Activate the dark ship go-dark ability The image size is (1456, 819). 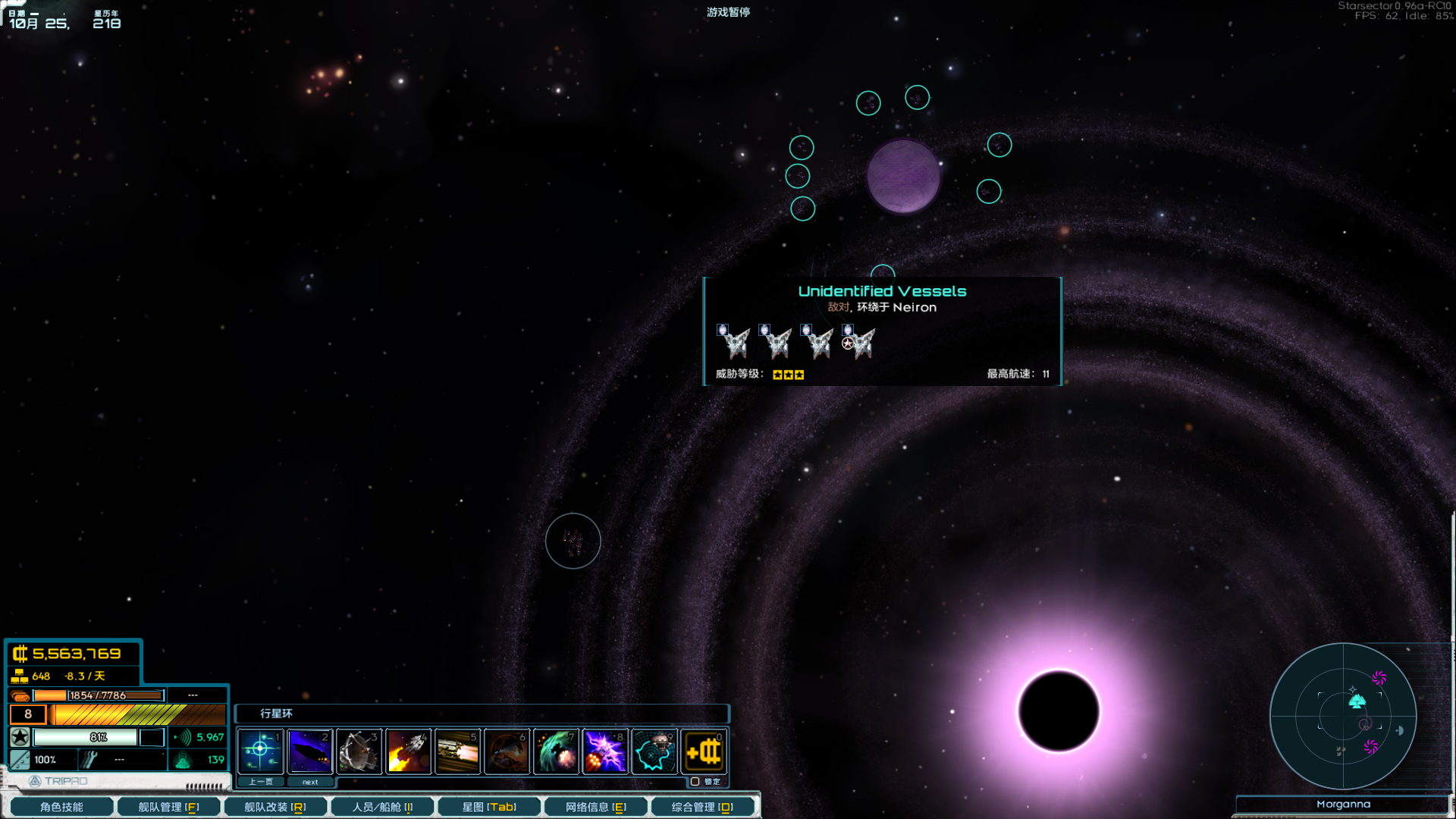point(309,752)
